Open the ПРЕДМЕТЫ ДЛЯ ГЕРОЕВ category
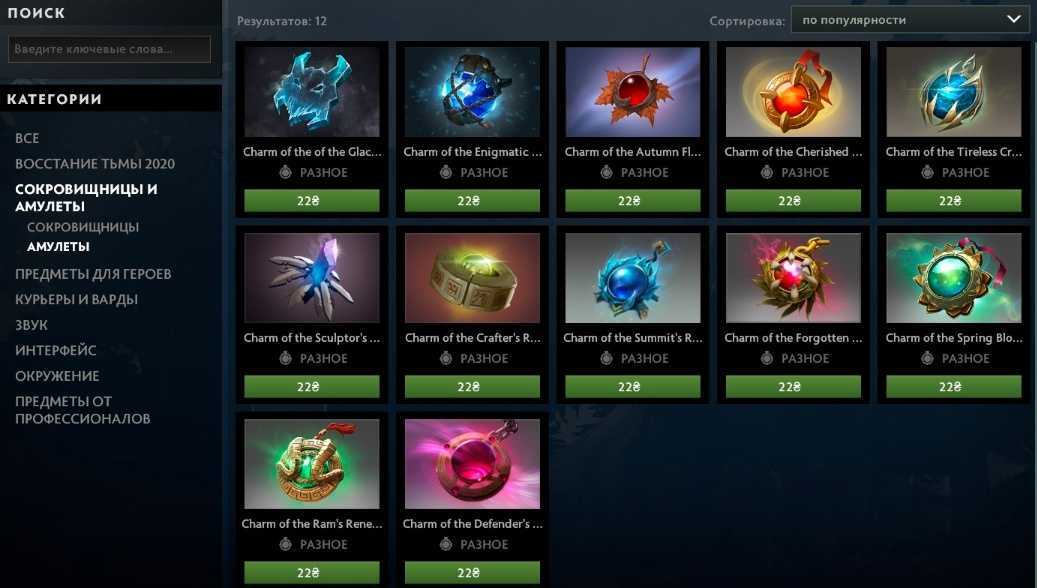The width and height of the screenshot is (1037, 588). click(x=93, y=274)
